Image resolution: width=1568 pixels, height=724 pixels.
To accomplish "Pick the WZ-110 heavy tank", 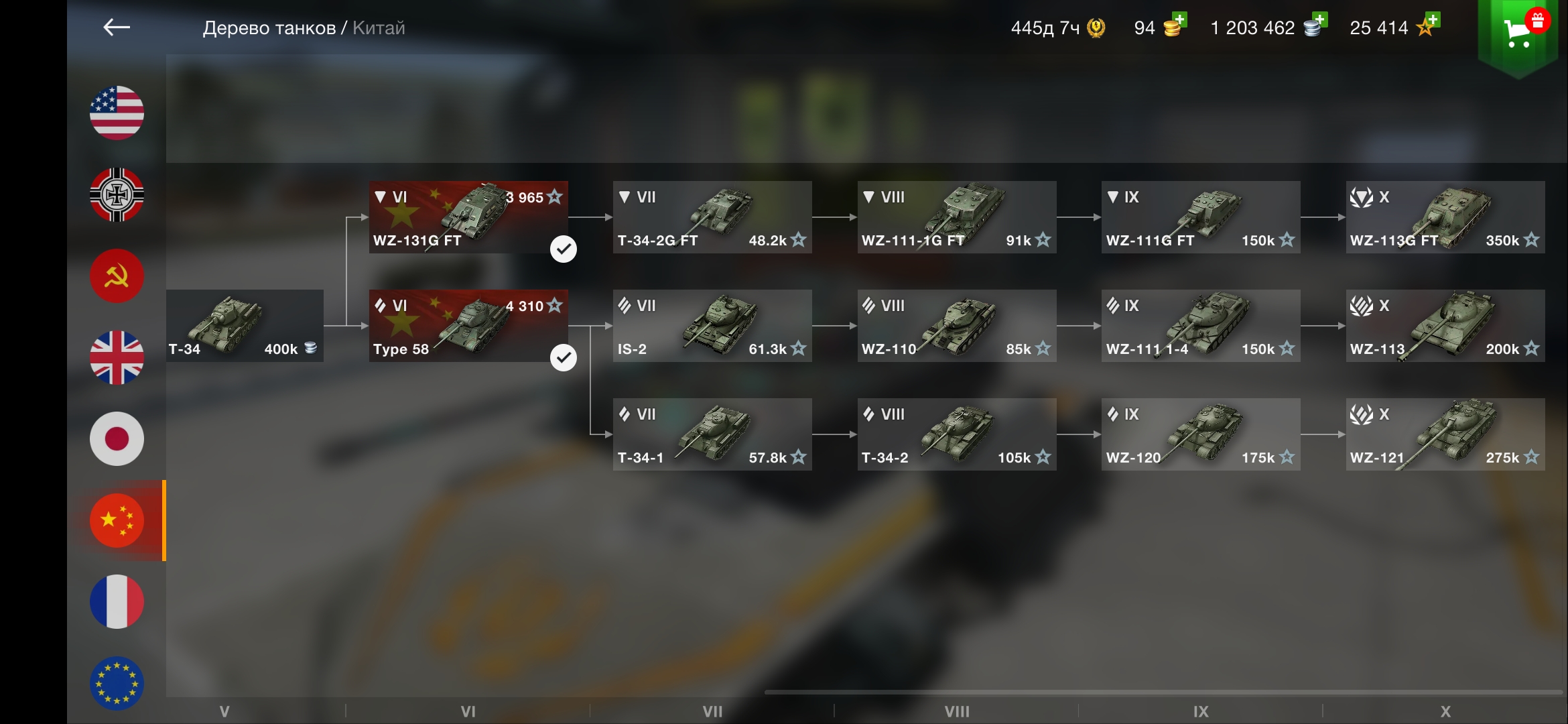I will 957,326.
